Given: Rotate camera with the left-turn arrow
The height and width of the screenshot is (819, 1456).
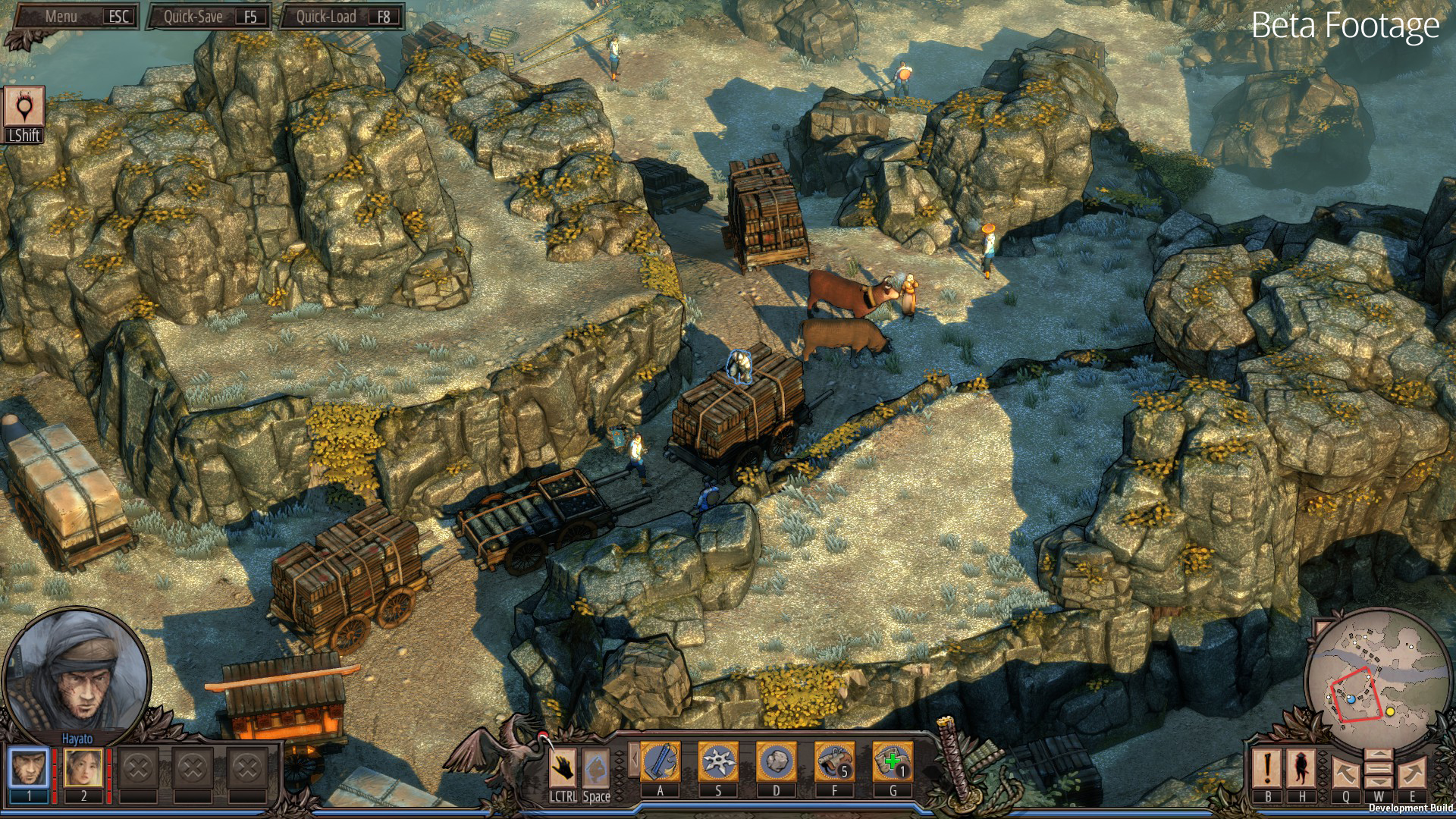Looking at the screenshot, I should tap(1345, 772).
